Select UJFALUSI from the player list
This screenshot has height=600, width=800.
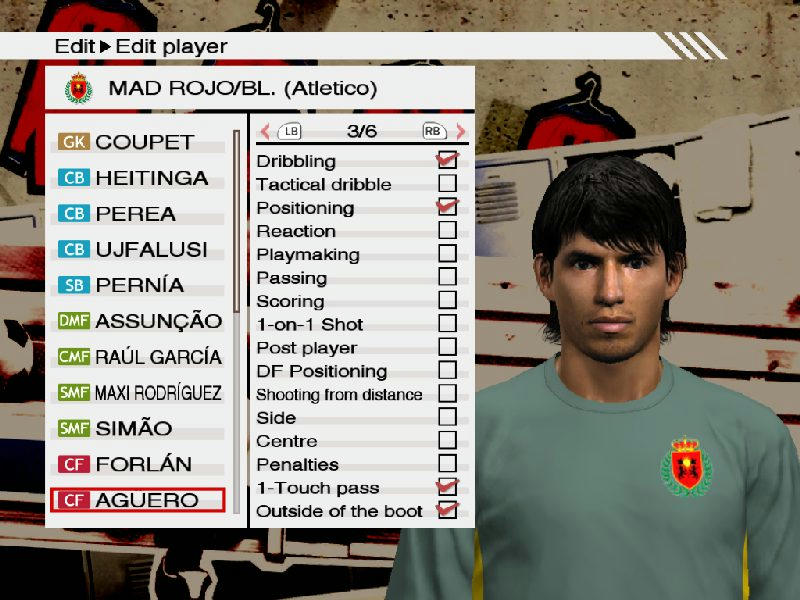[x=138, y=249]
